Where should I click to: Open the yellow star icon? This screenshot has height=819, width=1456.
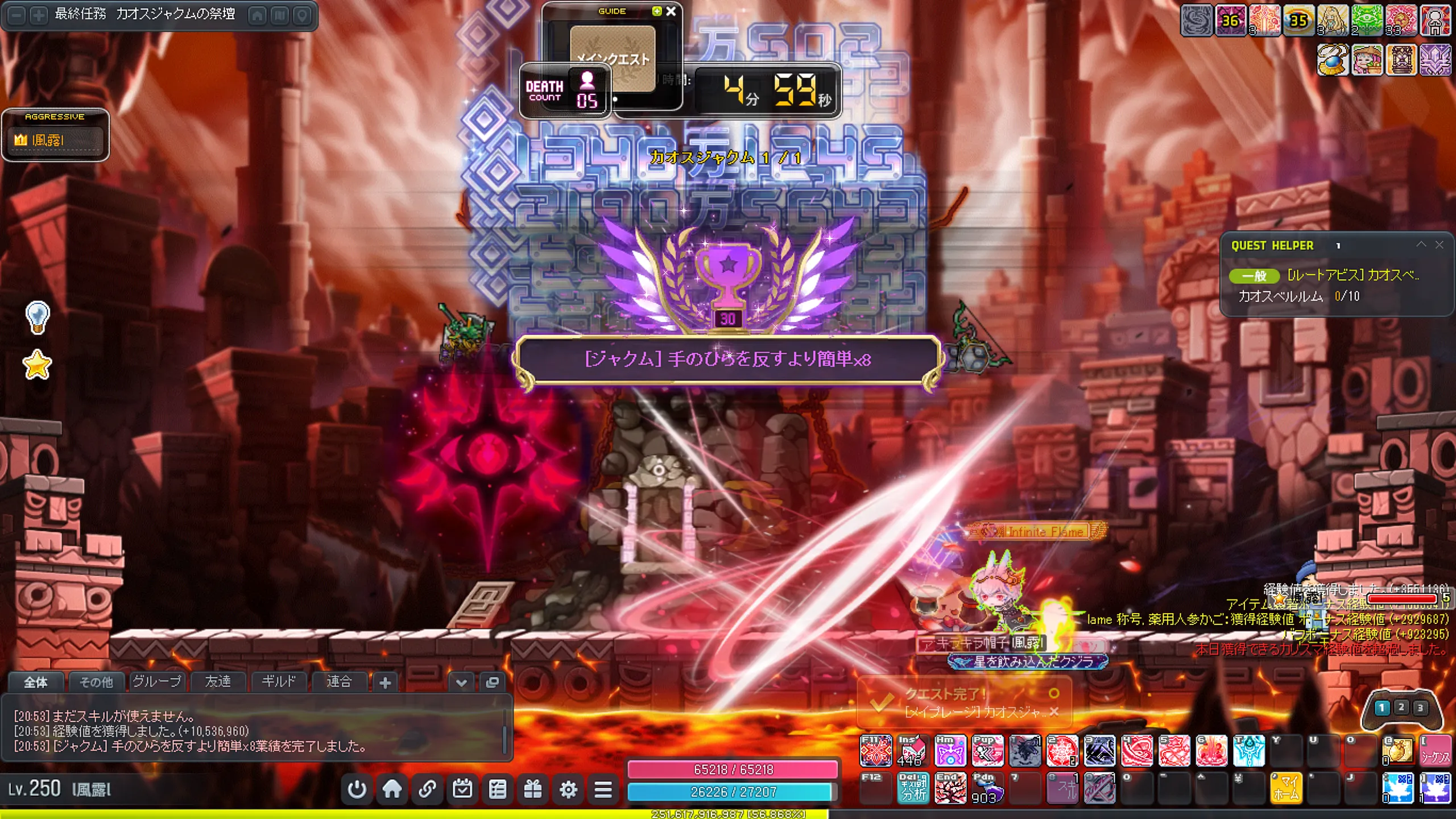click(x=38, y=365)
